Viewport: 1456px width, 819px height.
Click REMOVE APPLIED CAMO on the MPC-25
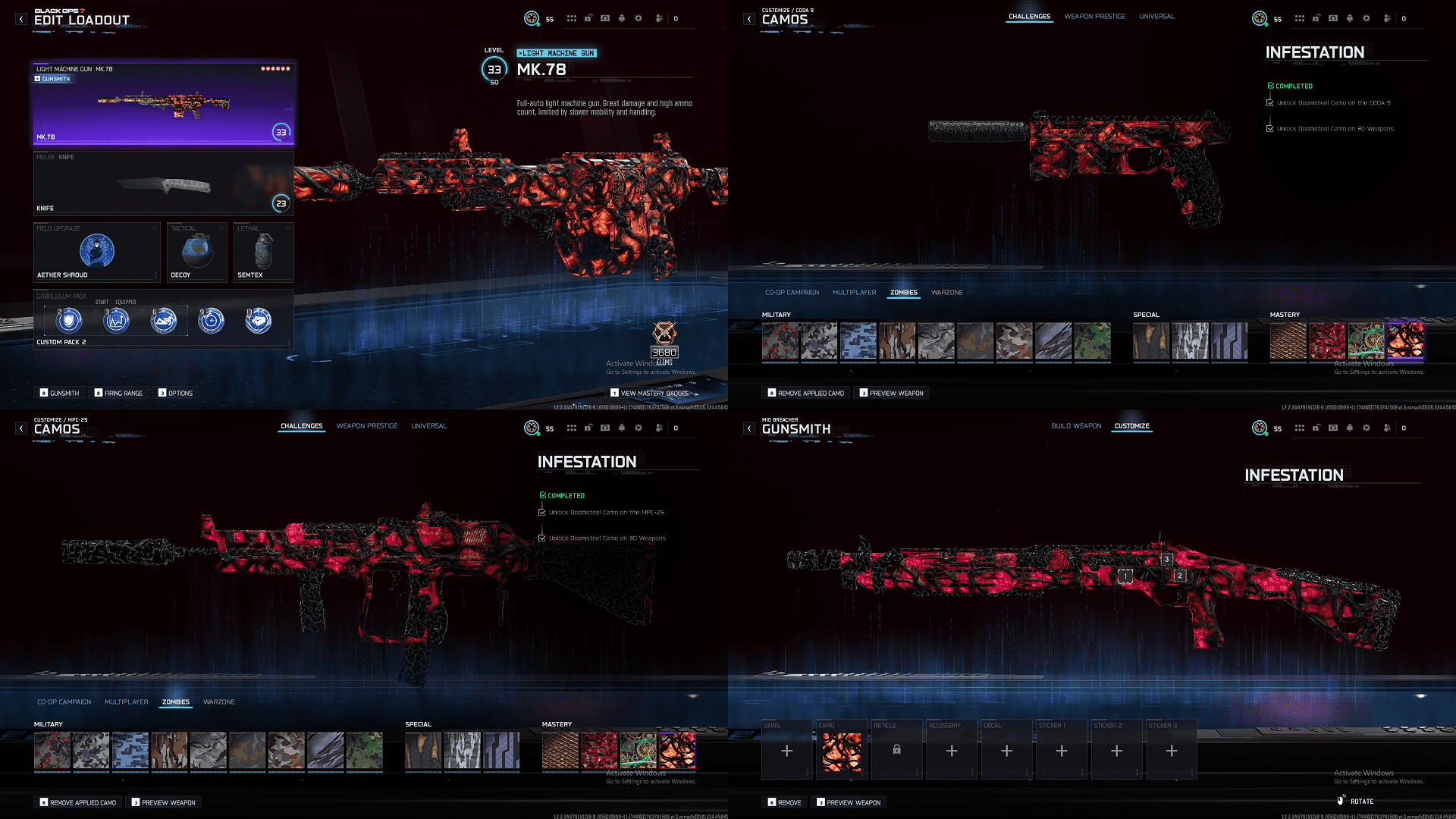[x=78, y=802]
